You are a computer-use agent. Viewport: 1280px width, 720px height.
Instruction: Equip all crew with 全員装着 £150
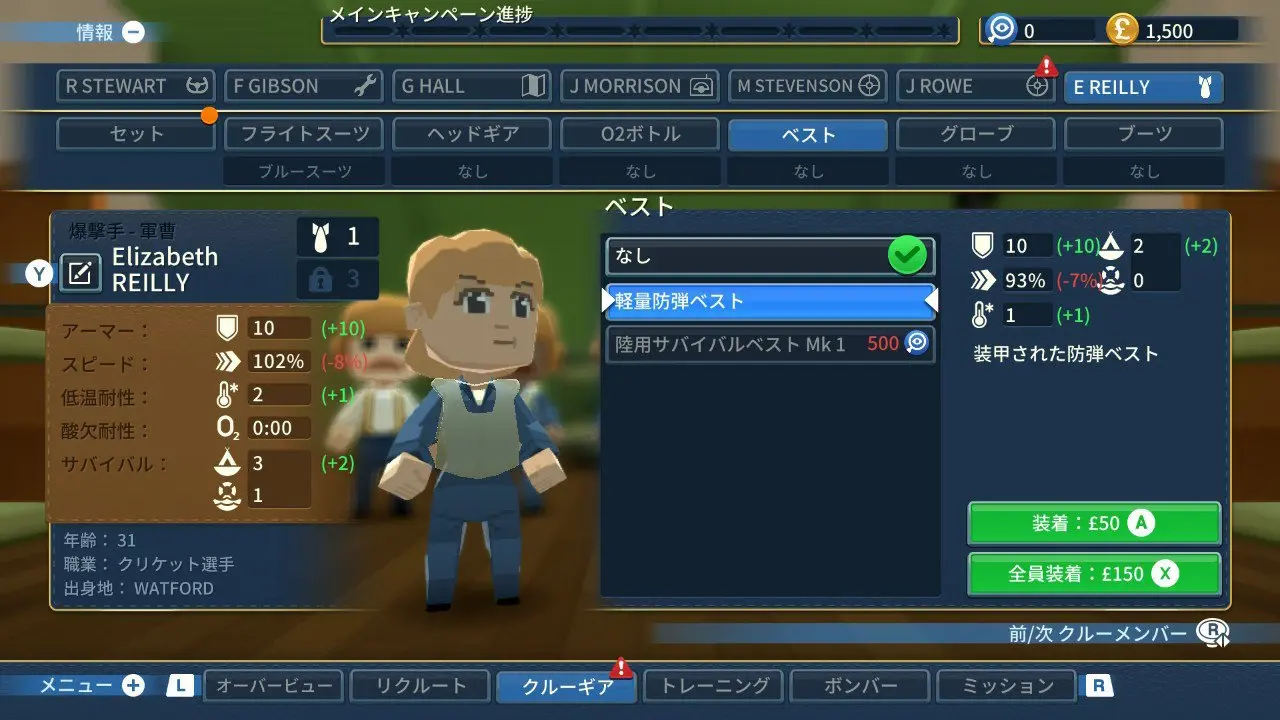tap(1094, 574)
